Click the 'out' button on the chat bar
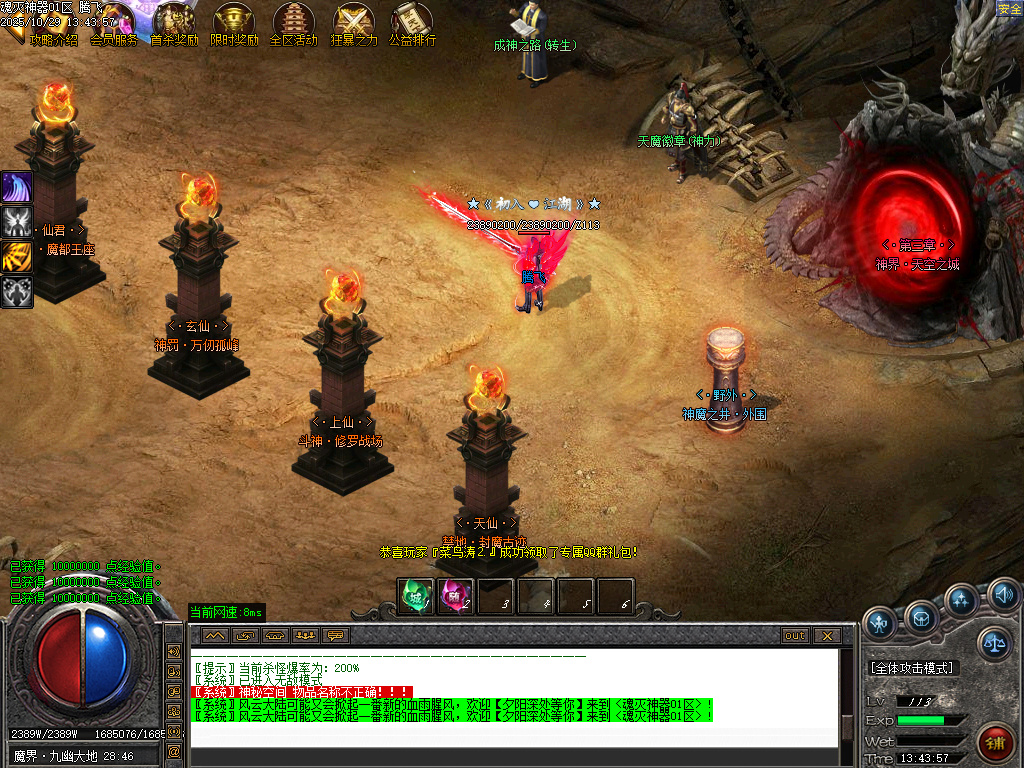The height and width of the screenshot is (768, 1024). pyautogui.click(x=795, y=635)
